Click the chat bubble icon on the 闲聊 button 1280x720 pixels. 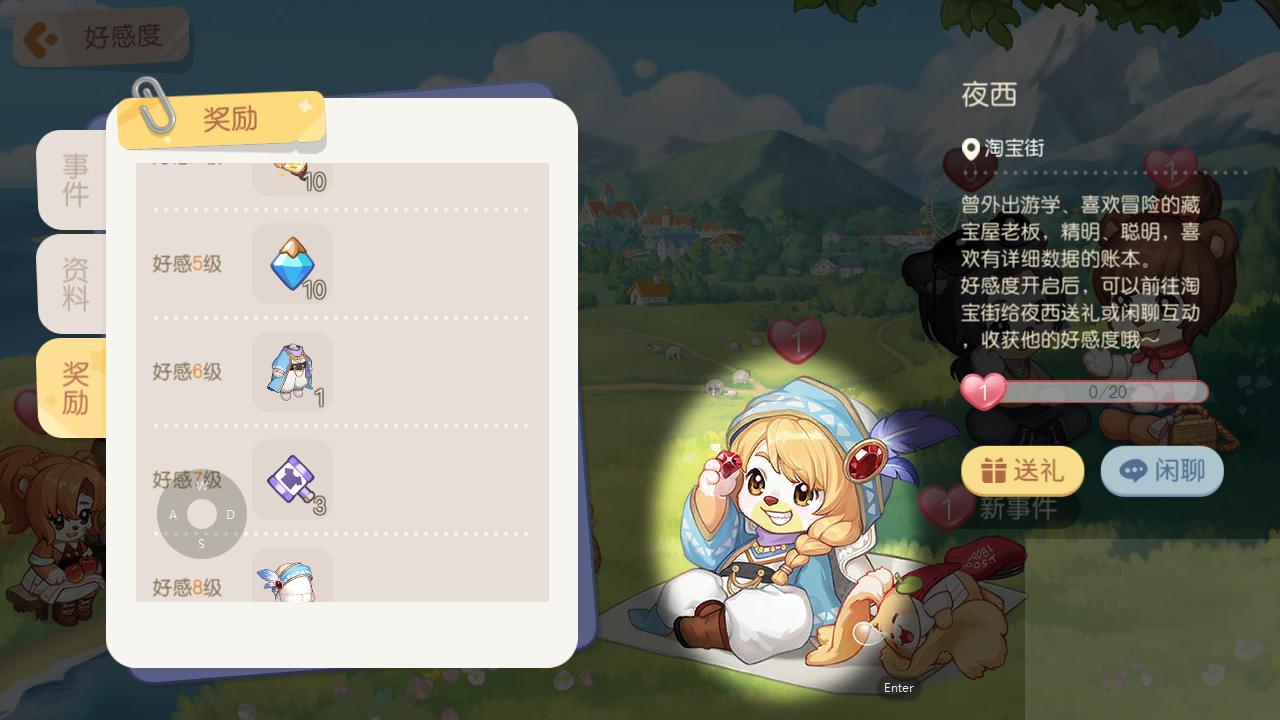(1131, 470)
